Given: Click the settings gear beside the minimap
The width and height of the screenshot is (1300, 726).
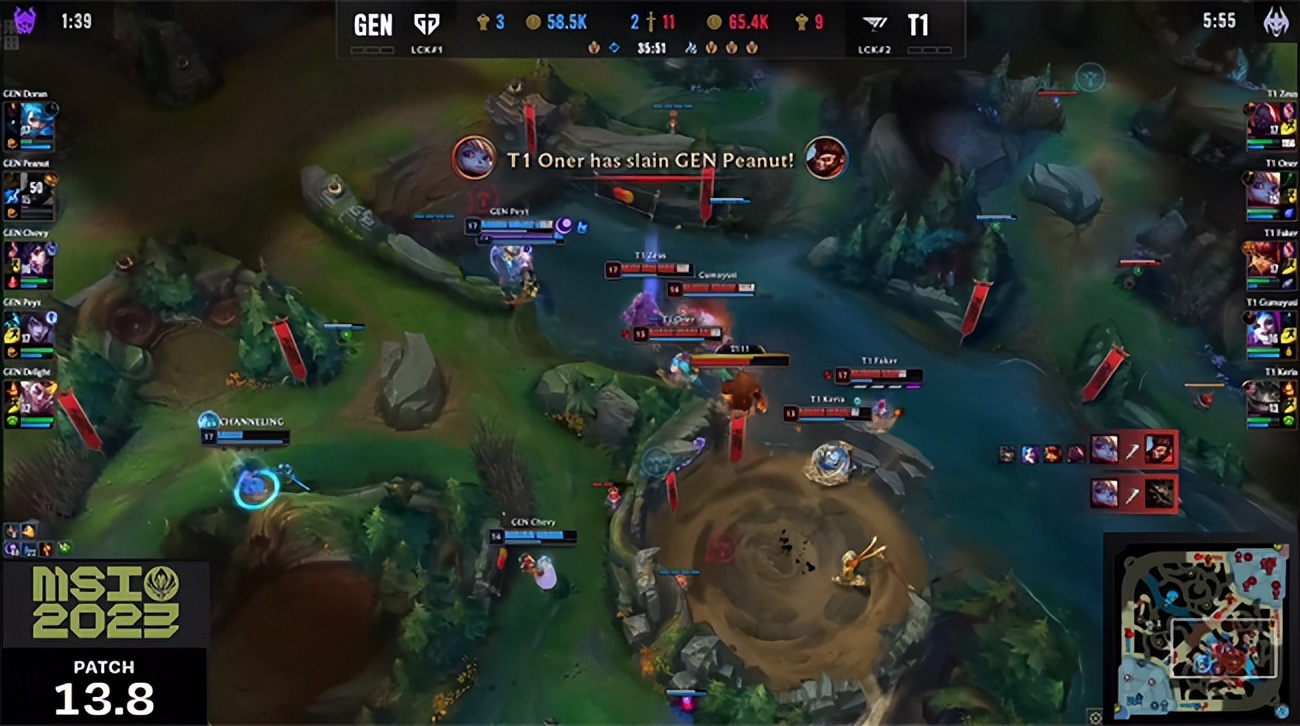Looking at the screenshot, I should coord(1096,716).
